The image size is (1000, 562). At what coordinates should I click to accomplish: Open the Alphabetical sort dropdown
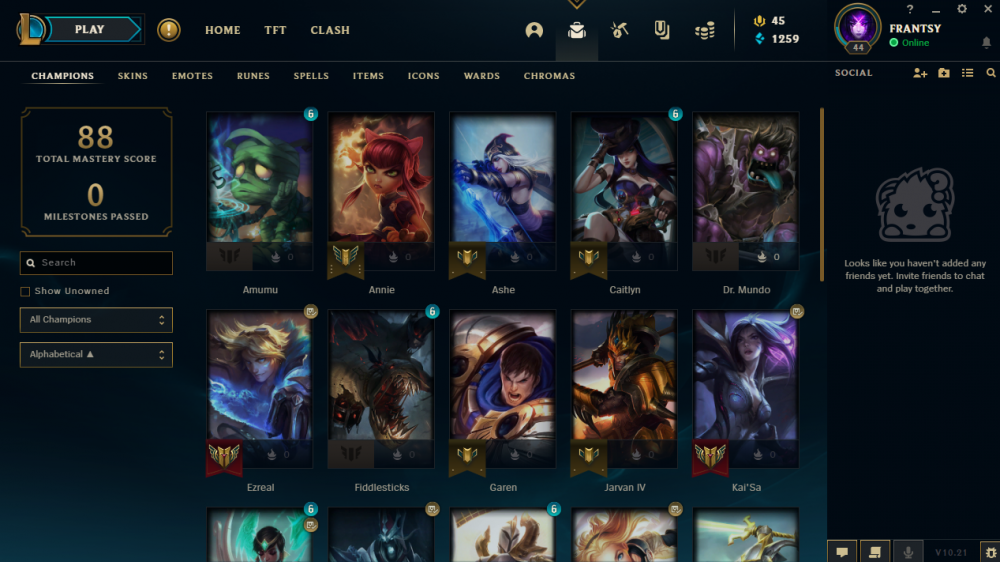click(96, 355)
